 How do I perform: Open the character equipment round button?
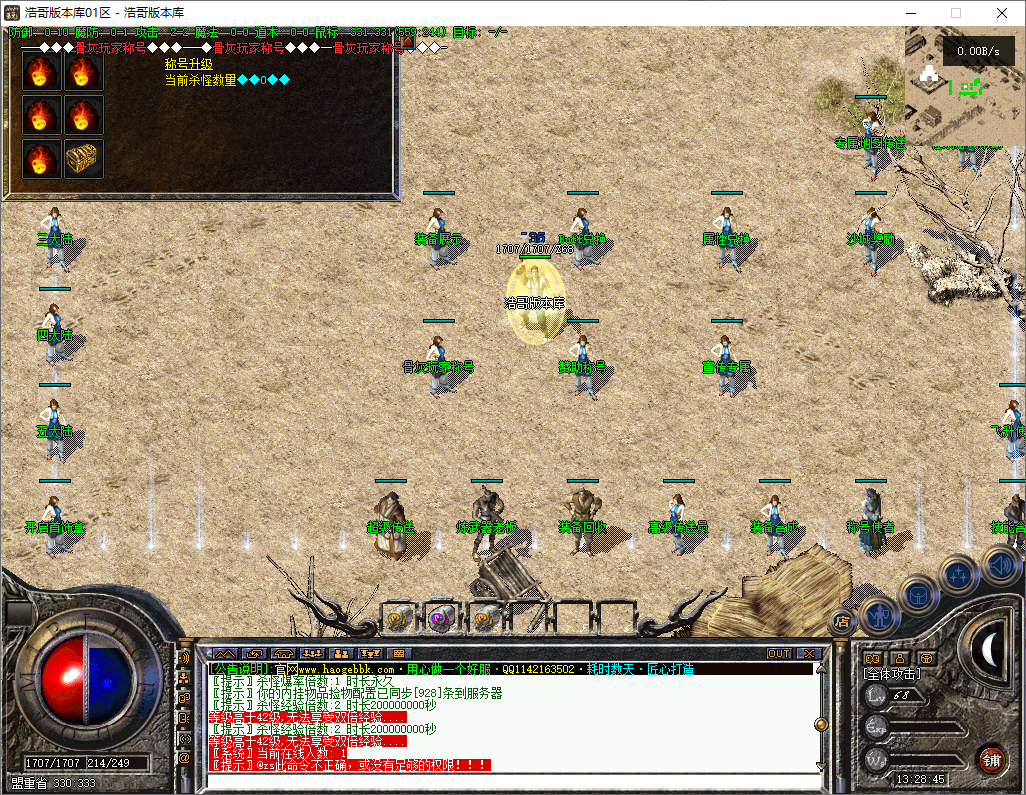pos(878,613)
